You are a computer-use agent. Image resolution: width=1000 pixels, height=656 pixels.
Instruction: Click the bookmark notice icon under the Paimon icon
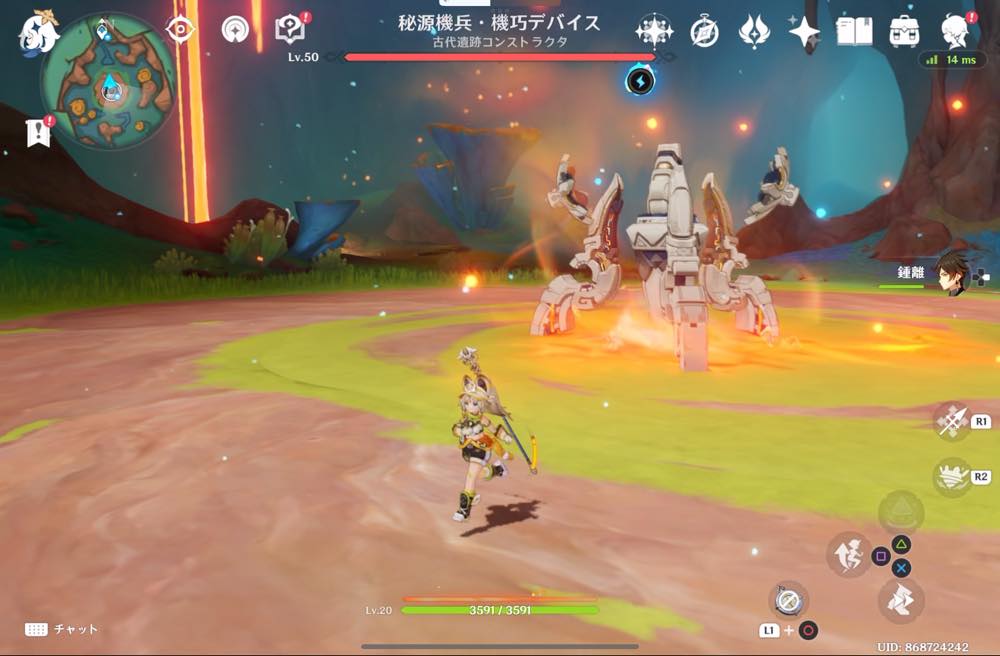(x=39, y=131)
